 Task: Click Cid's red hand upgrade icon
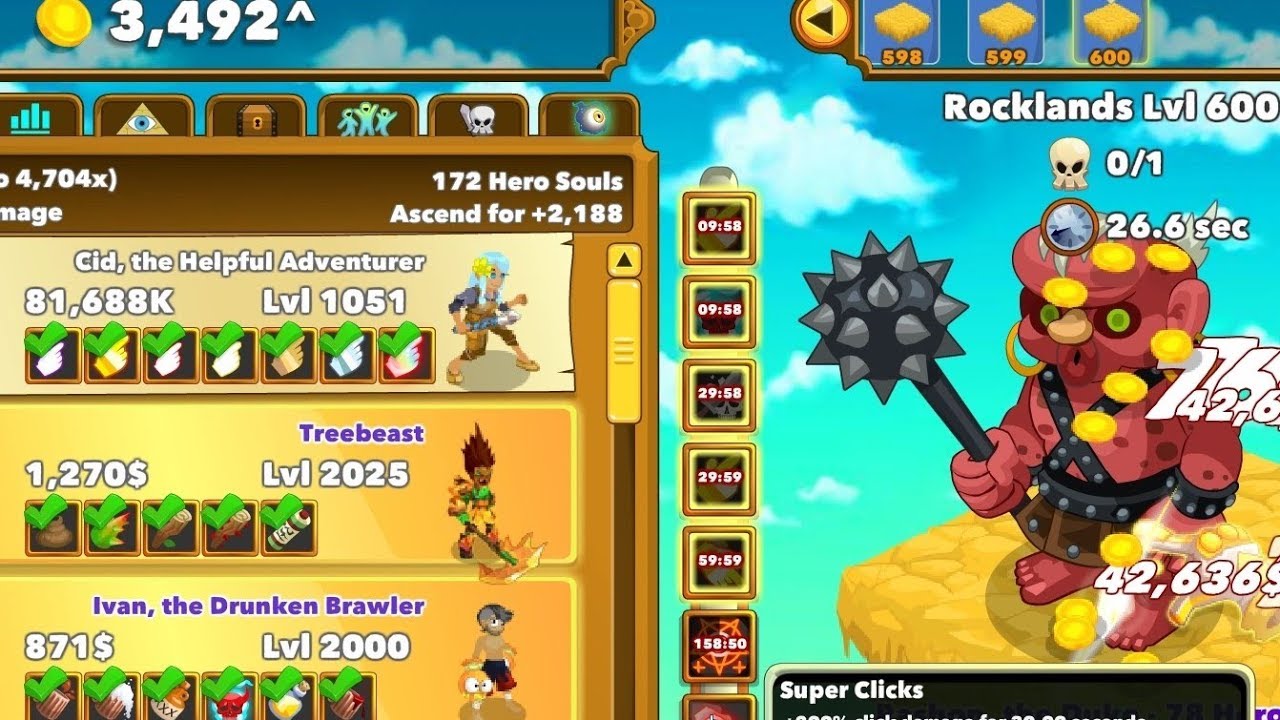[406, 356]
